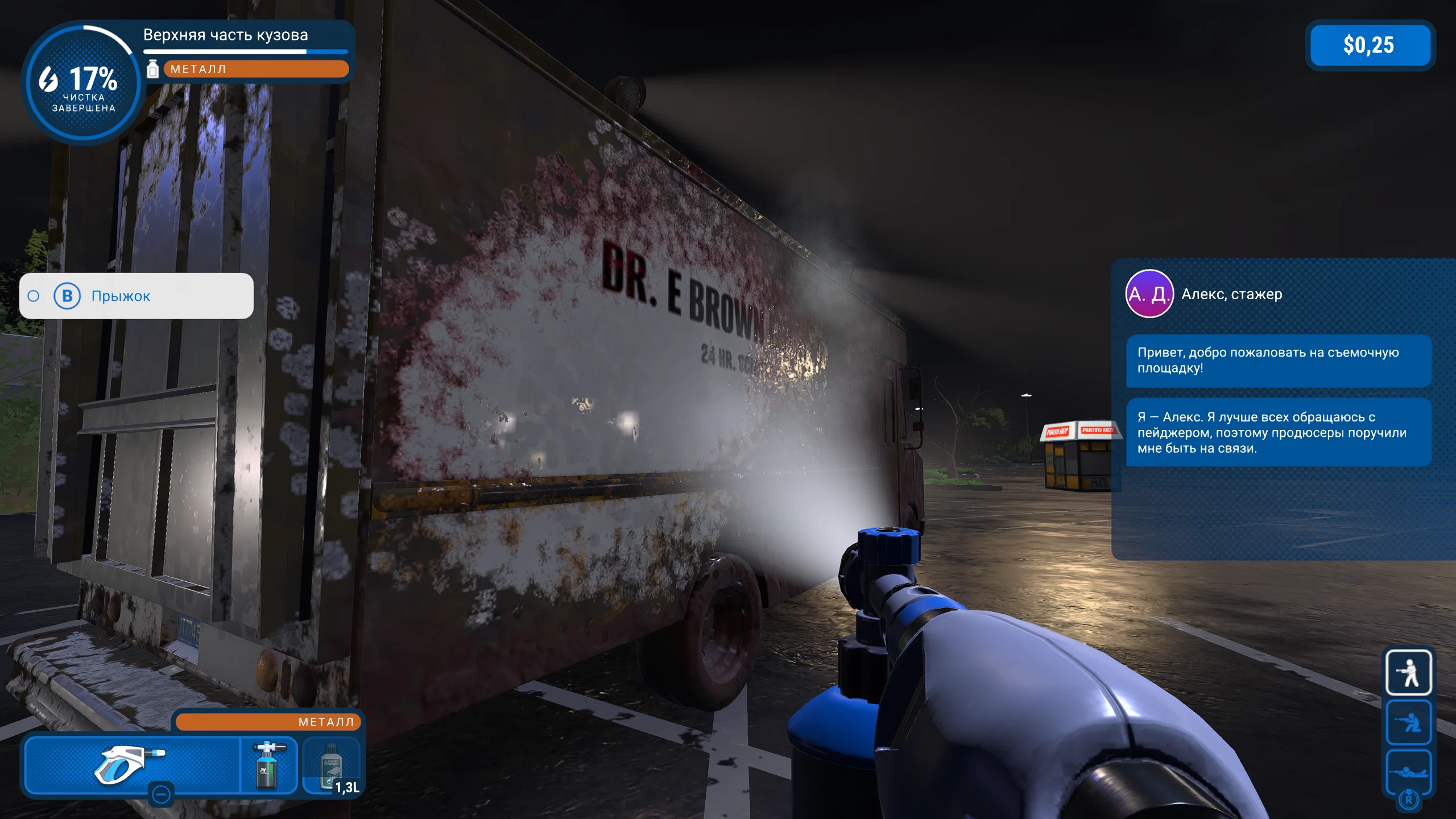Open the welcome message from Alex
This screenshot has width=1456, height=819.
tap(1277, 361)
